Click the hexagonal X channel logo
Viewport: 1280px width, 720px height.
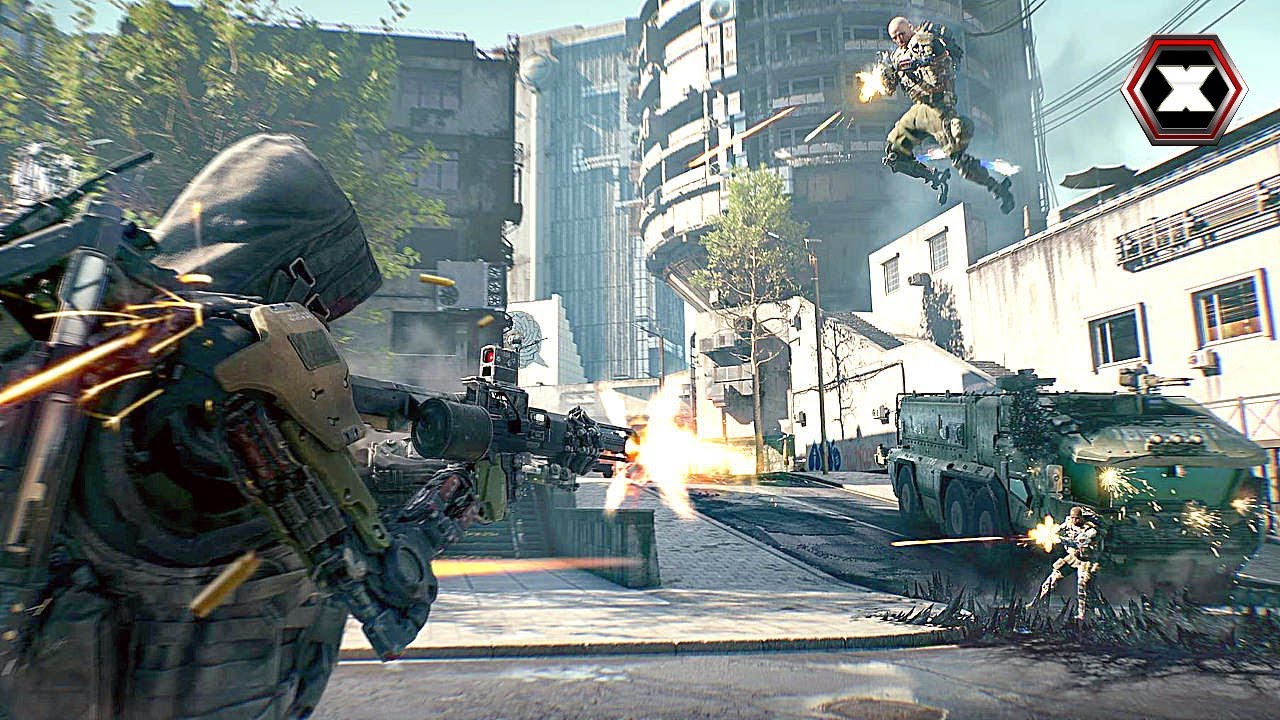pos(1183,91)
